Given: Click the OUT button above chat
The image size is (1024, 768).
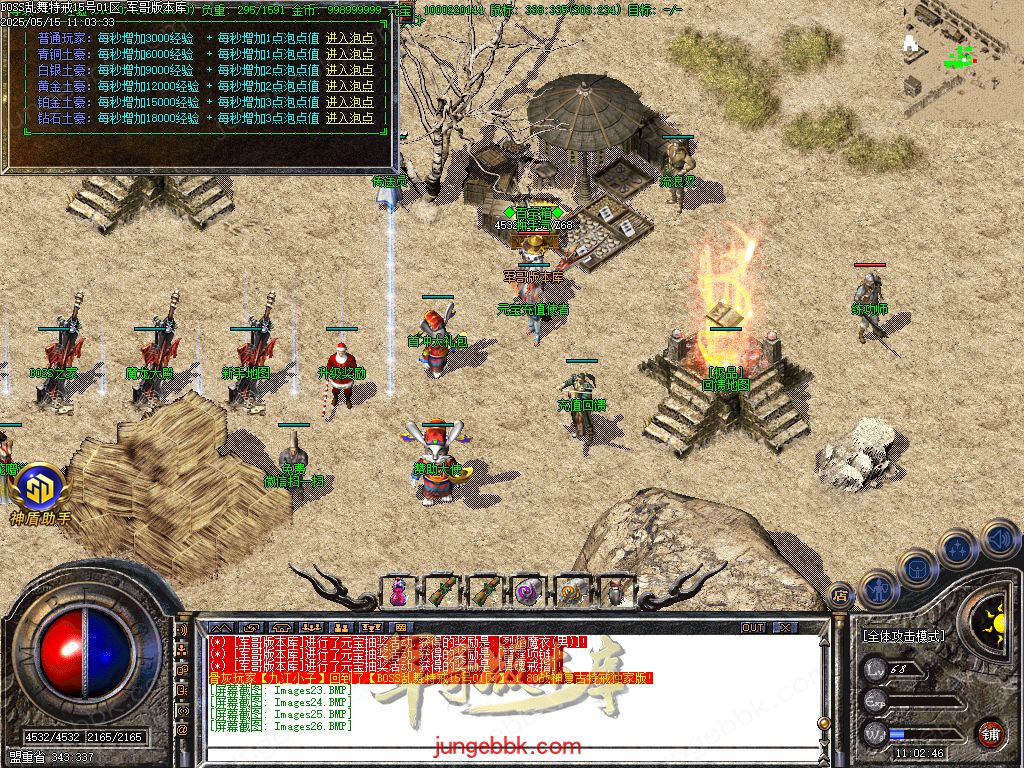Looking at the screenshot, I should coord(753,628).
